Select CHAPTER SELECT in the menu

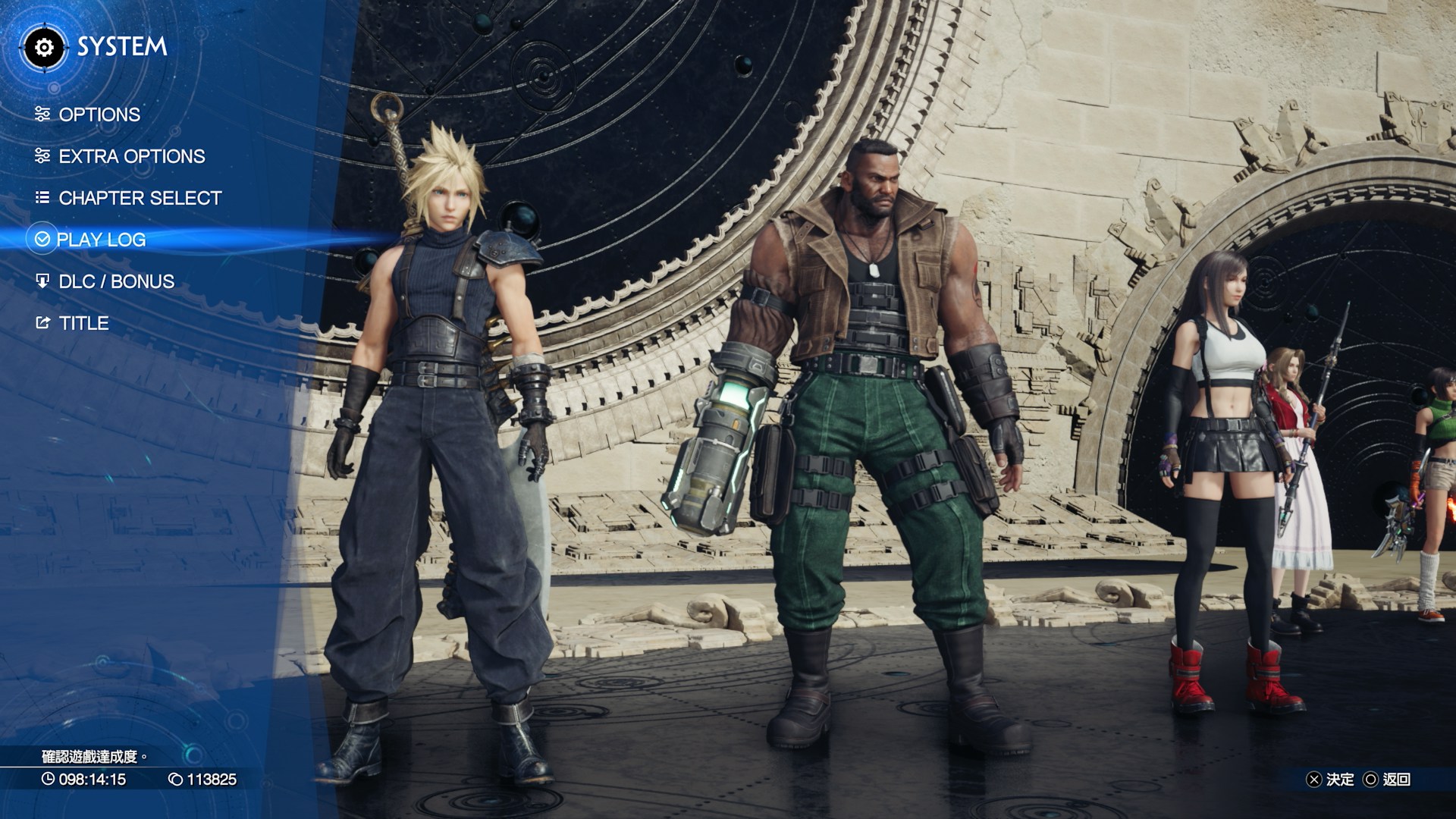click(x=139, y=198)
